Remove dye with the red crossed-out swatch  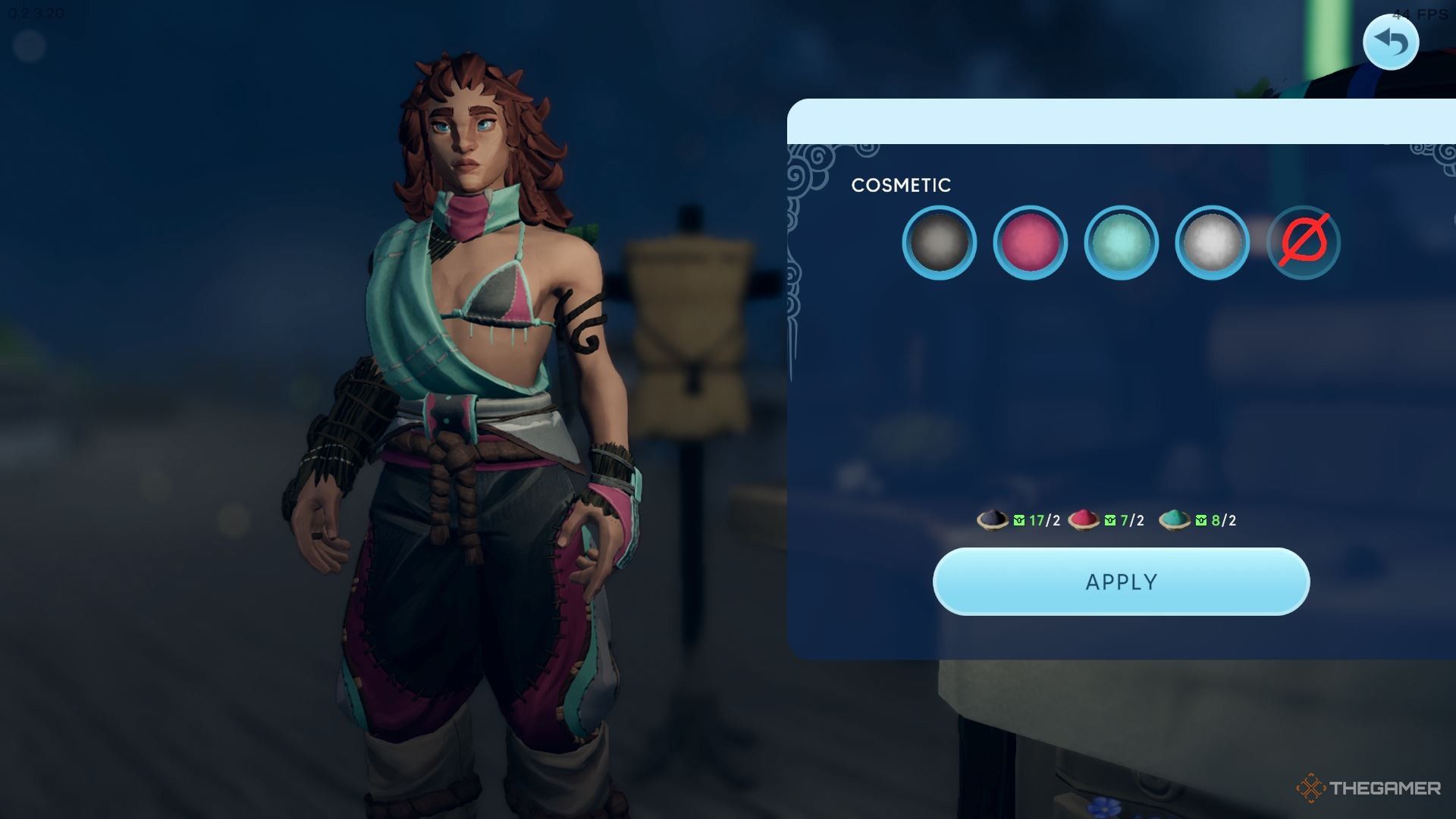1304,243
